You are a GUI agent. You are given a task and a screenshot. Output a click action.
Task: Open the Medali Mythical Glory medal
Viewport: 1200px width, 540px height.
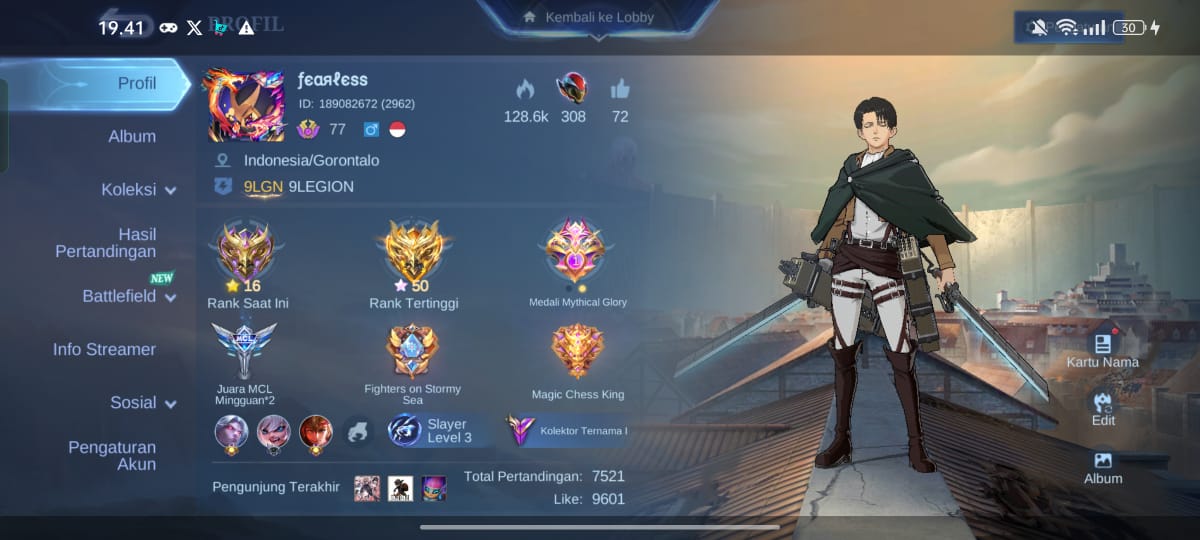575,251
